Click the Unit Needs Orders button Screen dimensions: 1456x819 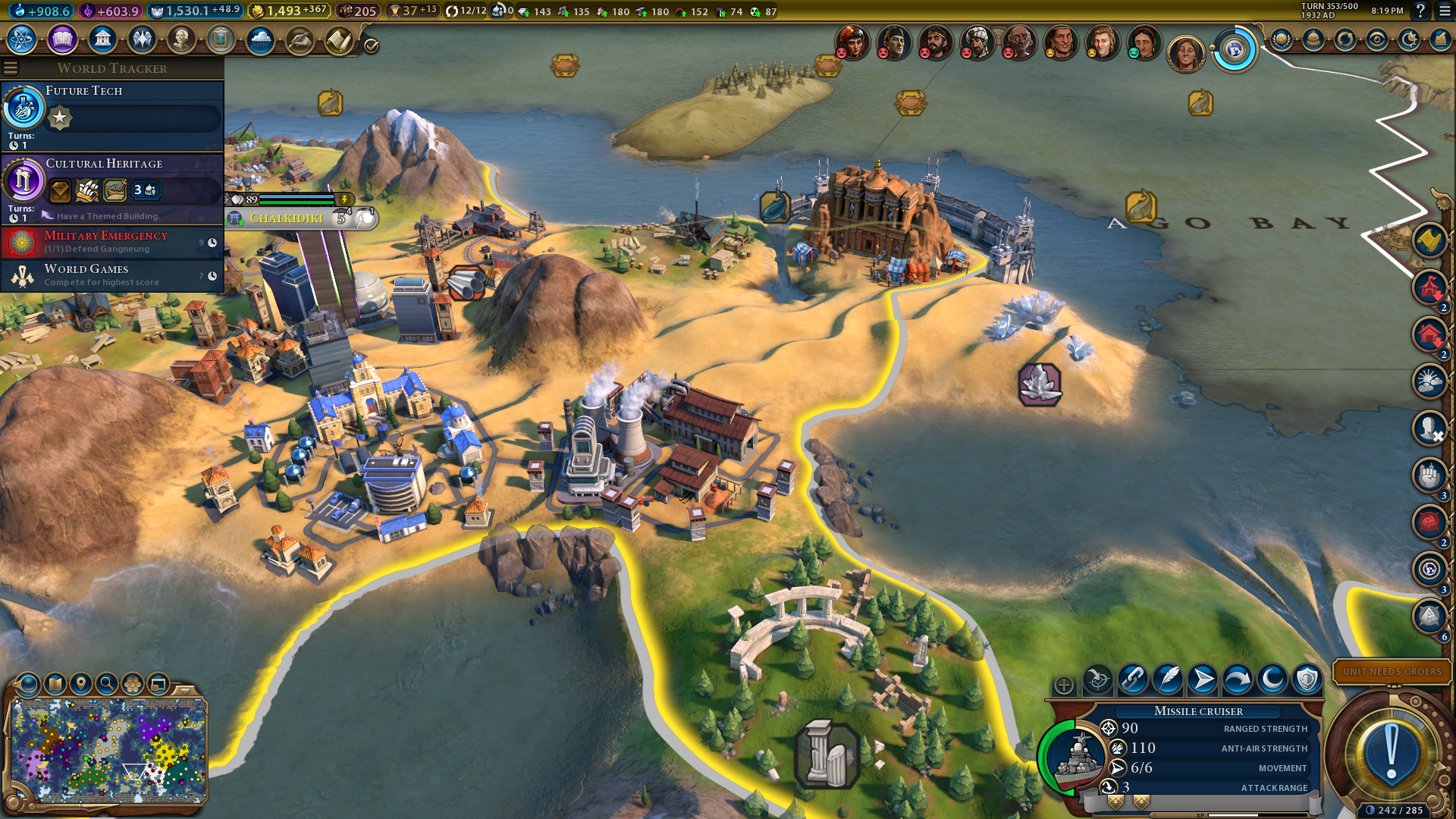pyautogui.click(x=1392, y=672)
